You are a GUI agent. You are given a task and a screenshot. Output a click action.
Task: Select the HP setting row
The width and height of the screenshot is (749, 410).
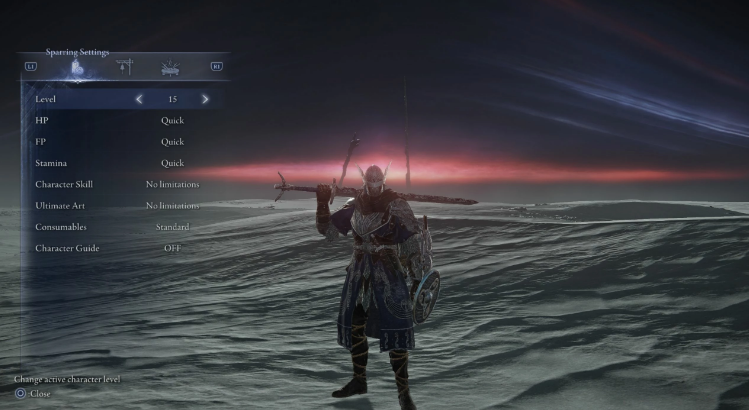tap(120, 121)
